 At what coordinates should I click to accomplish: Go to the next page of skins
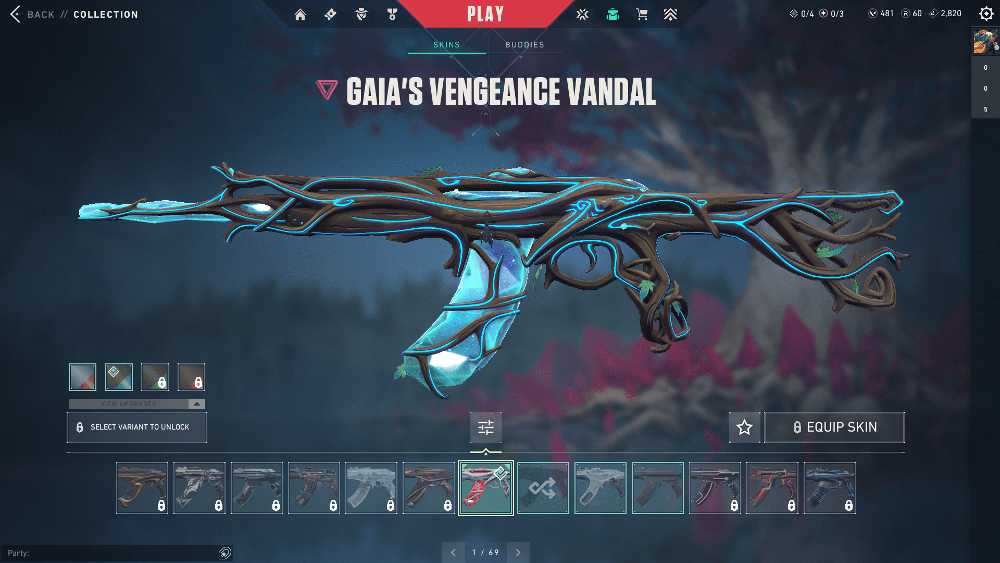pyautogui.click(x=518, y=552)
